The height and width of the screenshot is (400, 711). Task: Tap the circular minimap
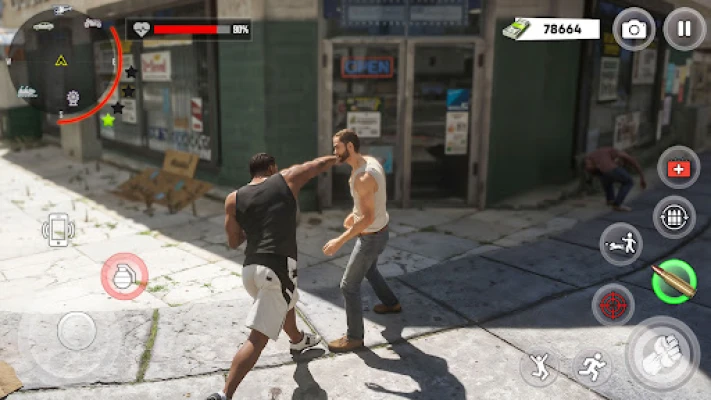[x=62, y=64]
